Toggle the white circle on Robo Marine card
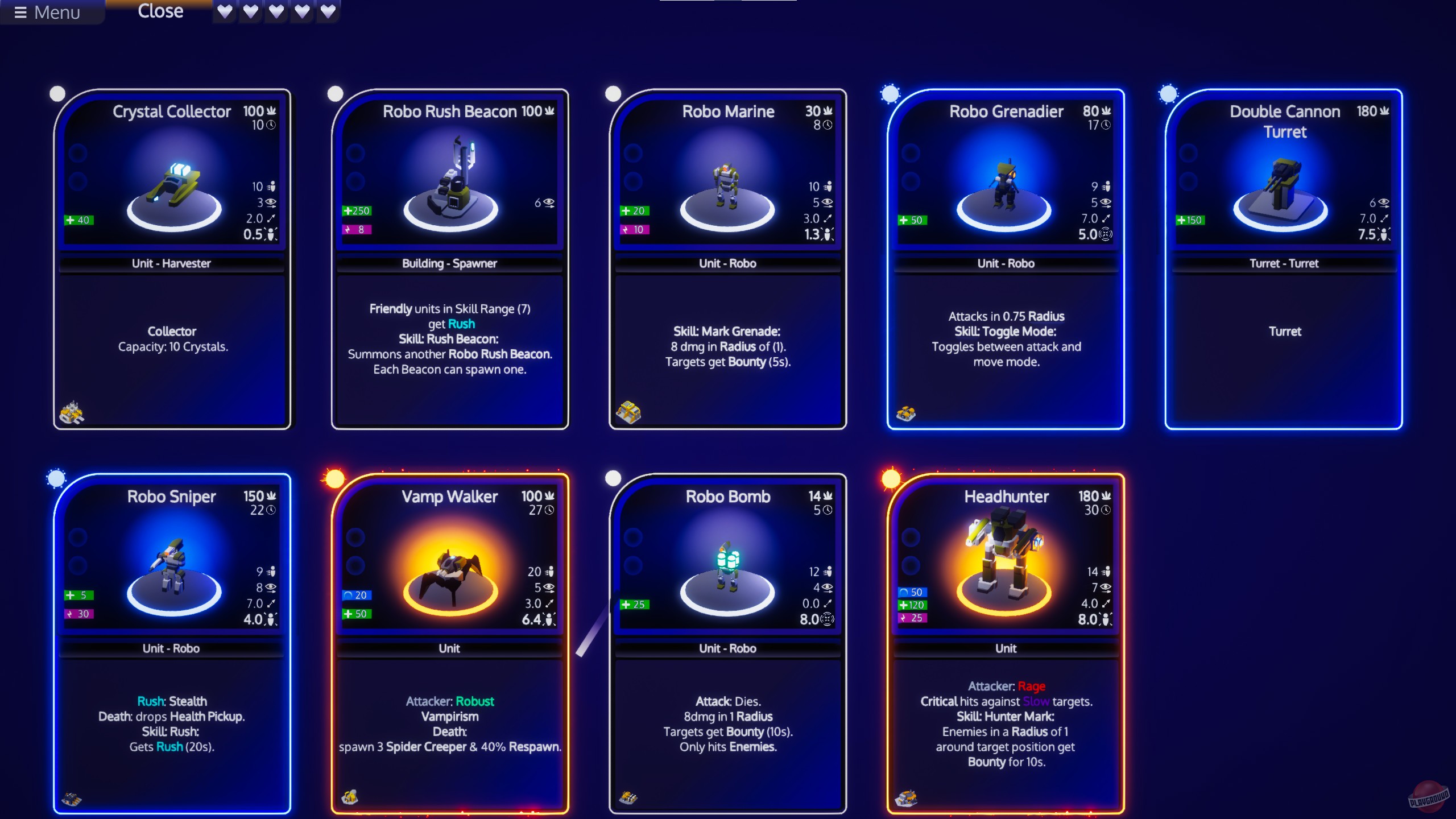The width and height of the screenshot is (1456, 819). [613, 93]
